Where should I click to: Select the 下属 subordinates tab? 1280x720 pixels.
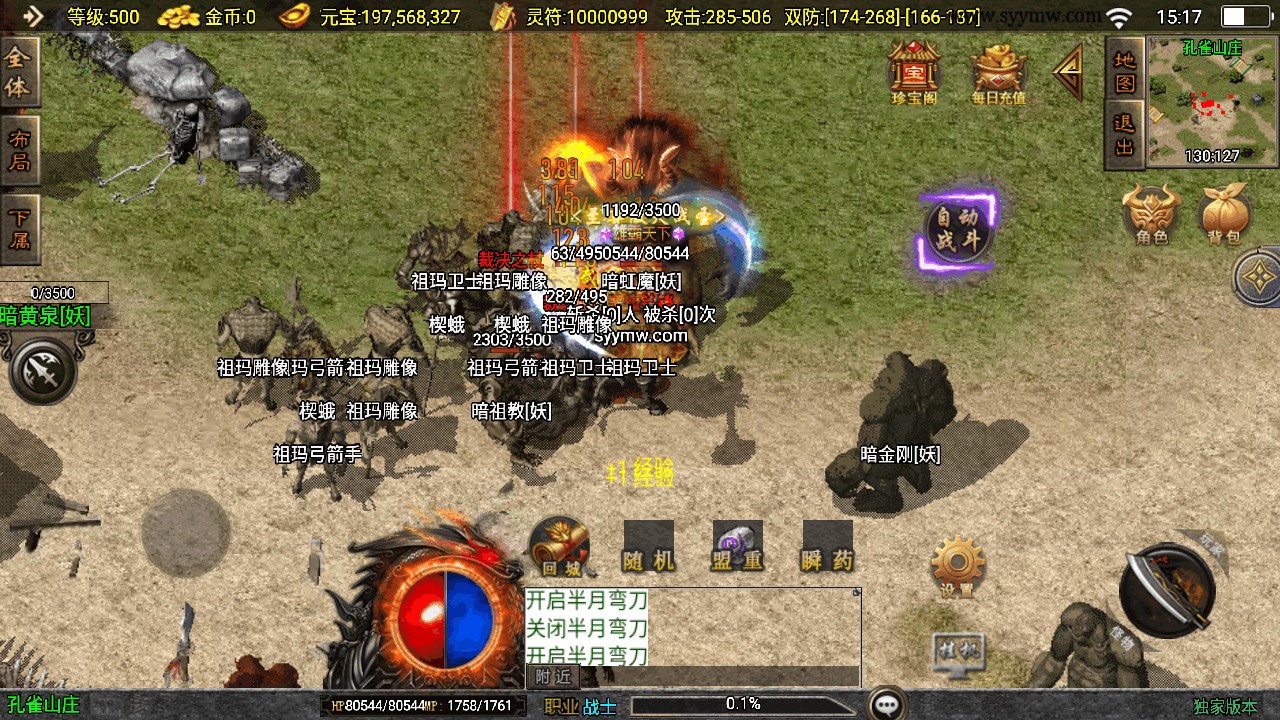pos(19,227)
